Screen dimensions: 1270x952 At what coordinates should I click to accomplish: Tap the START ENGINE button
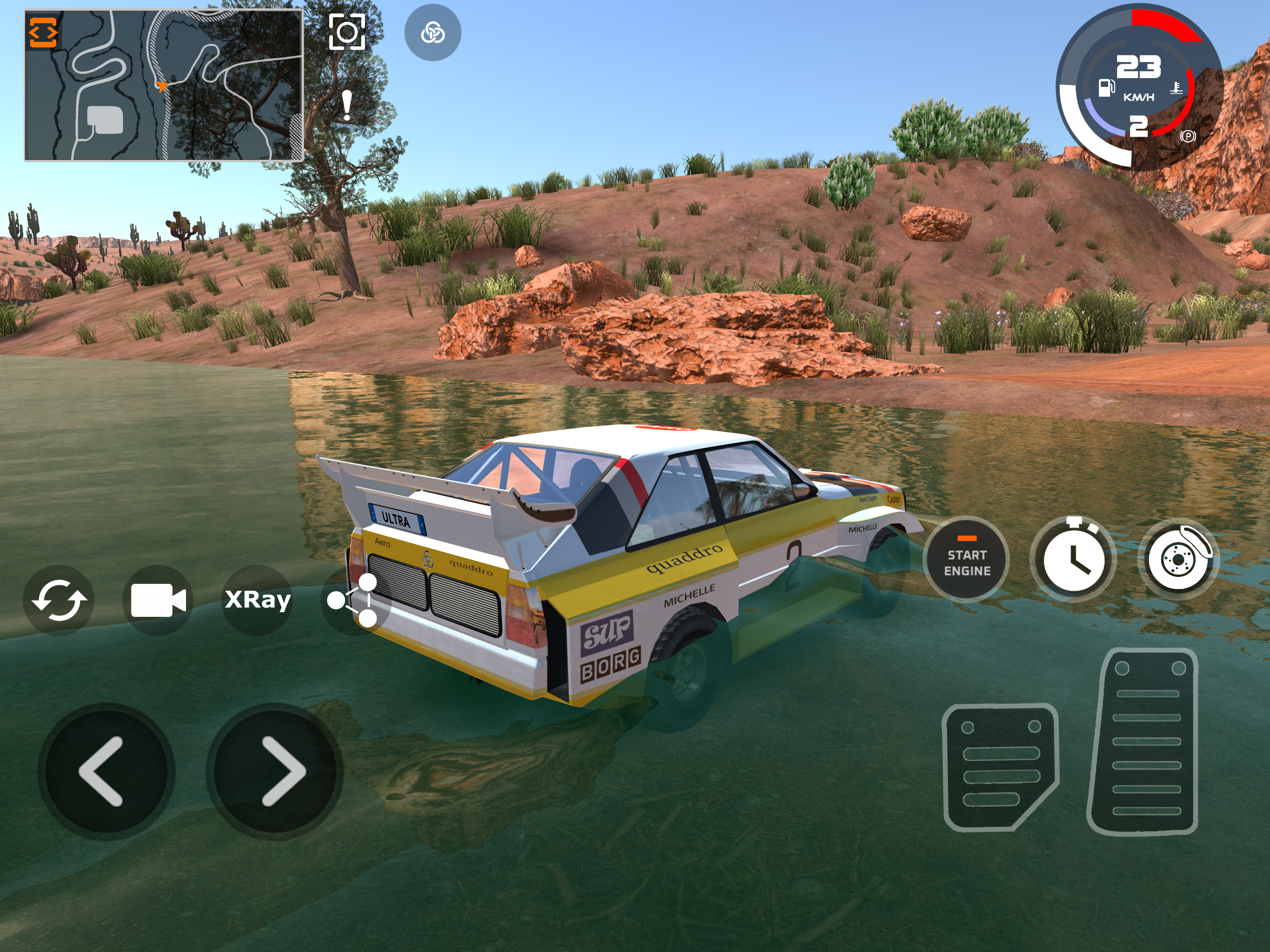(966, 559)
